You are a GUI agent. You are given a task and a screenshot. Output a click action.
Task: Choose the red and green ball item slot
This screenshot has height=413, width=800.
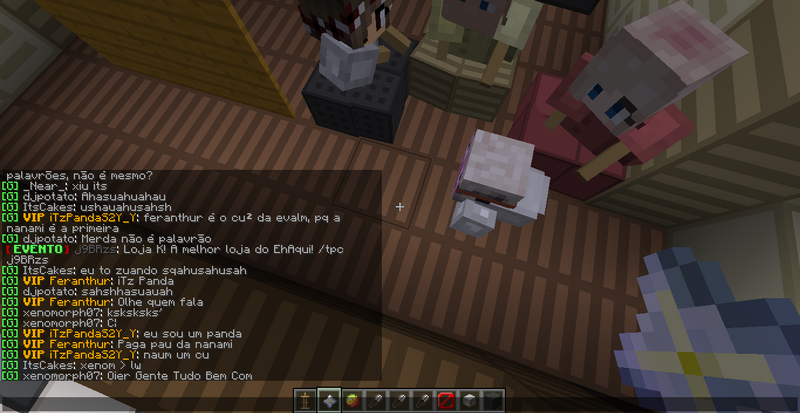tap(352, 401)
